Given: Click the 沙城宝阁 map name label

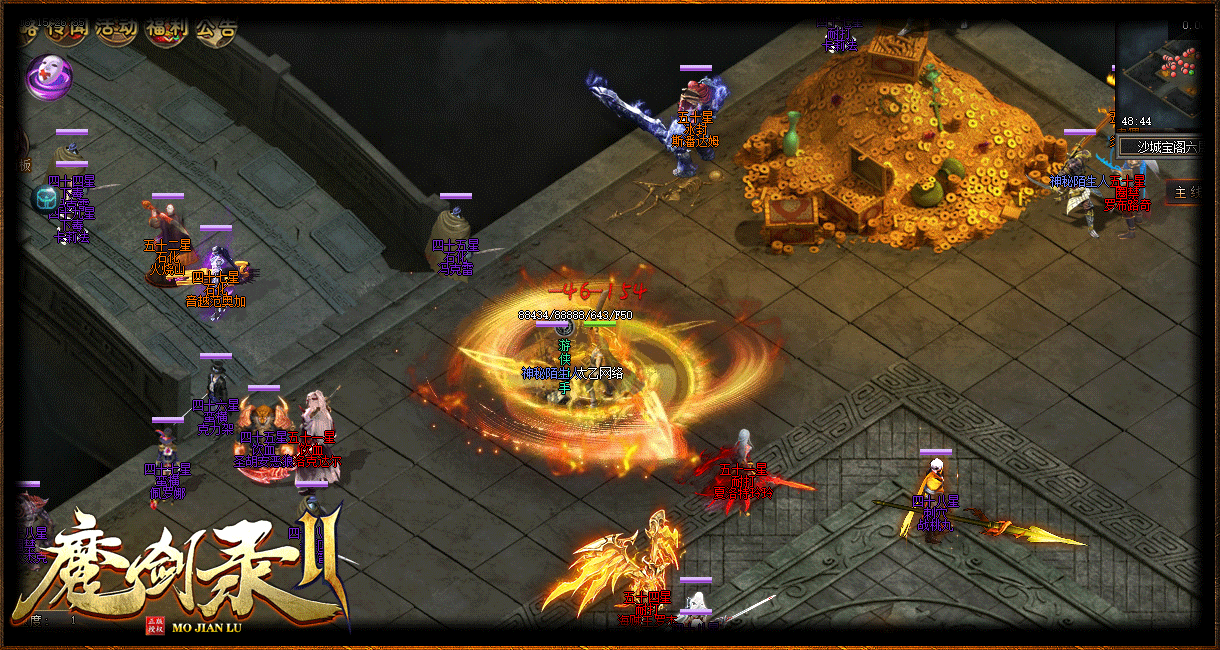Looking at the screenshot, I should (x=1166, y=147).
